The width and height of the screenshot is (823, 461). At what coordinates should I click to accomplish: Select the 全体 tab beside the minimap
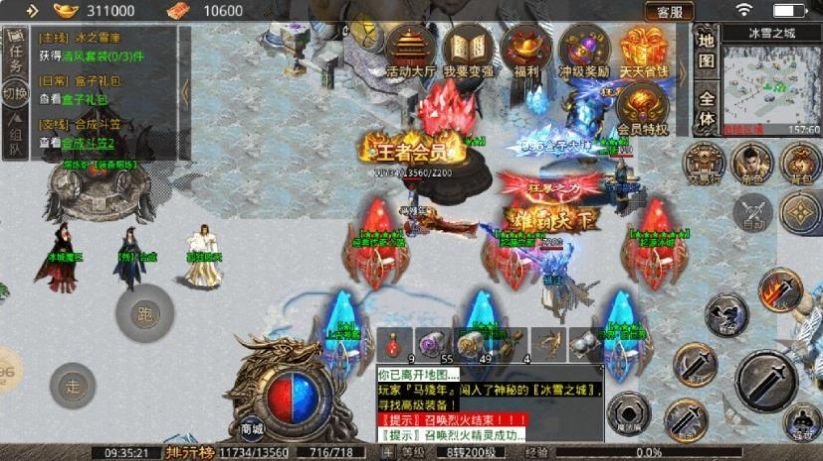click(707, 109)
